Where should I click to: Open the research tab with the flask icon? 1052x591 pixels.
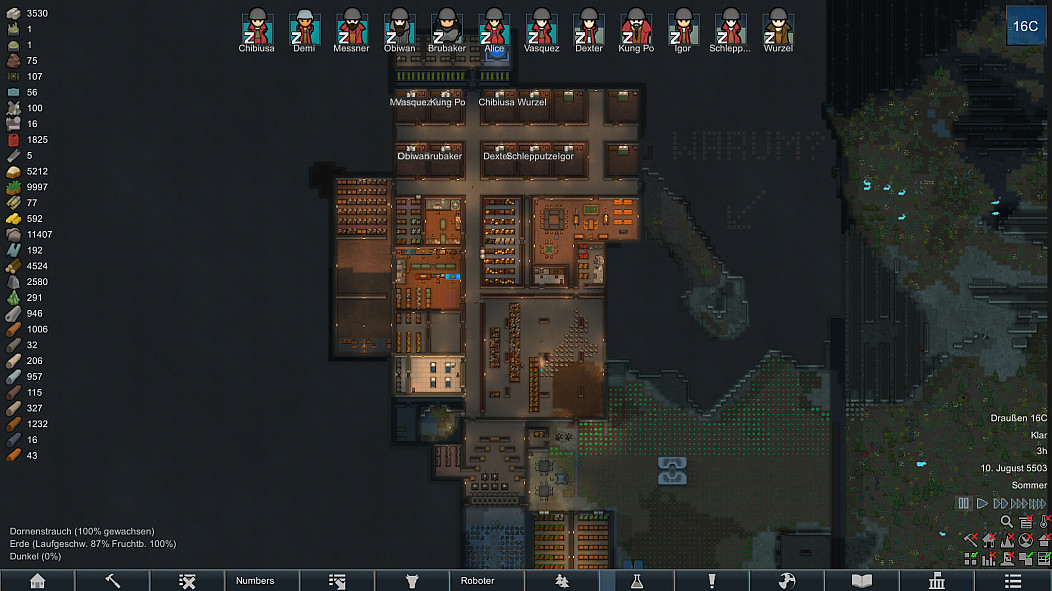tap(637, 580)
